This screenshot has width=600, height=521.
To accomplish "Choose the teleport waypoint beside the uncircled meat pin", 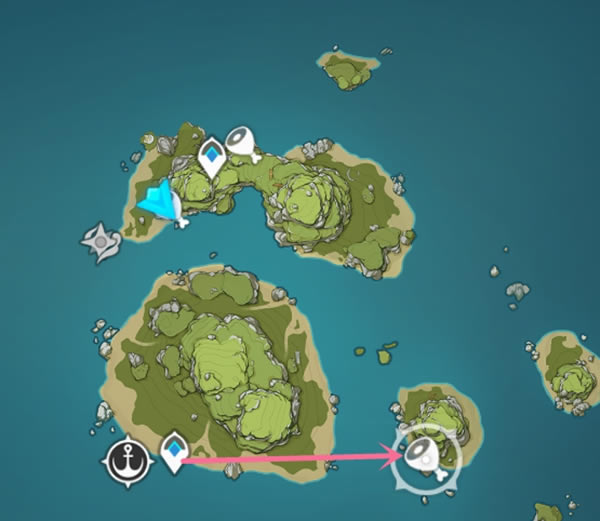I will (x=211, y=158).
